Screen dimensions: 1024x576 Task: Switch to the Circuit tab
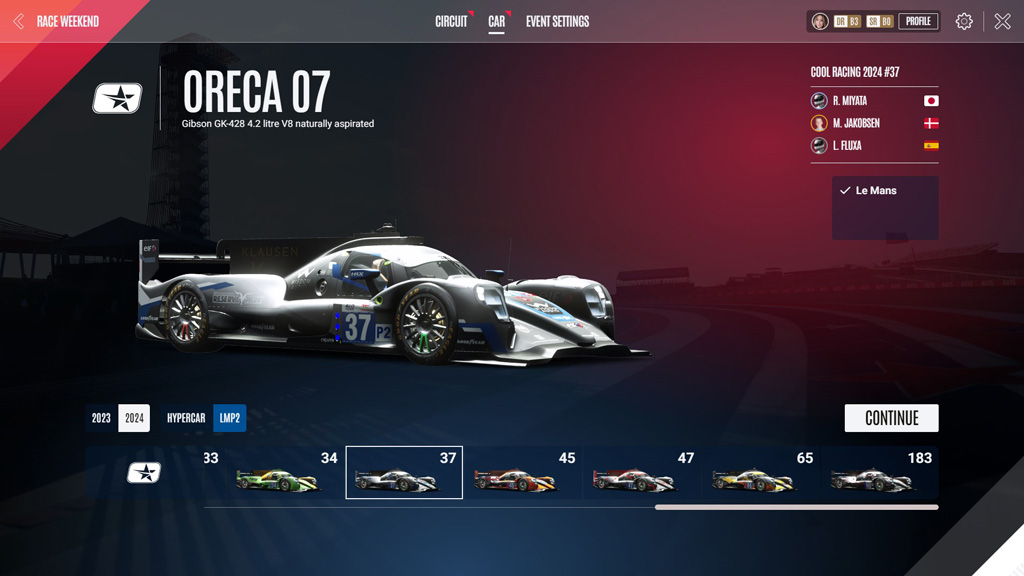pyautogui.click(x=451, y=21)
